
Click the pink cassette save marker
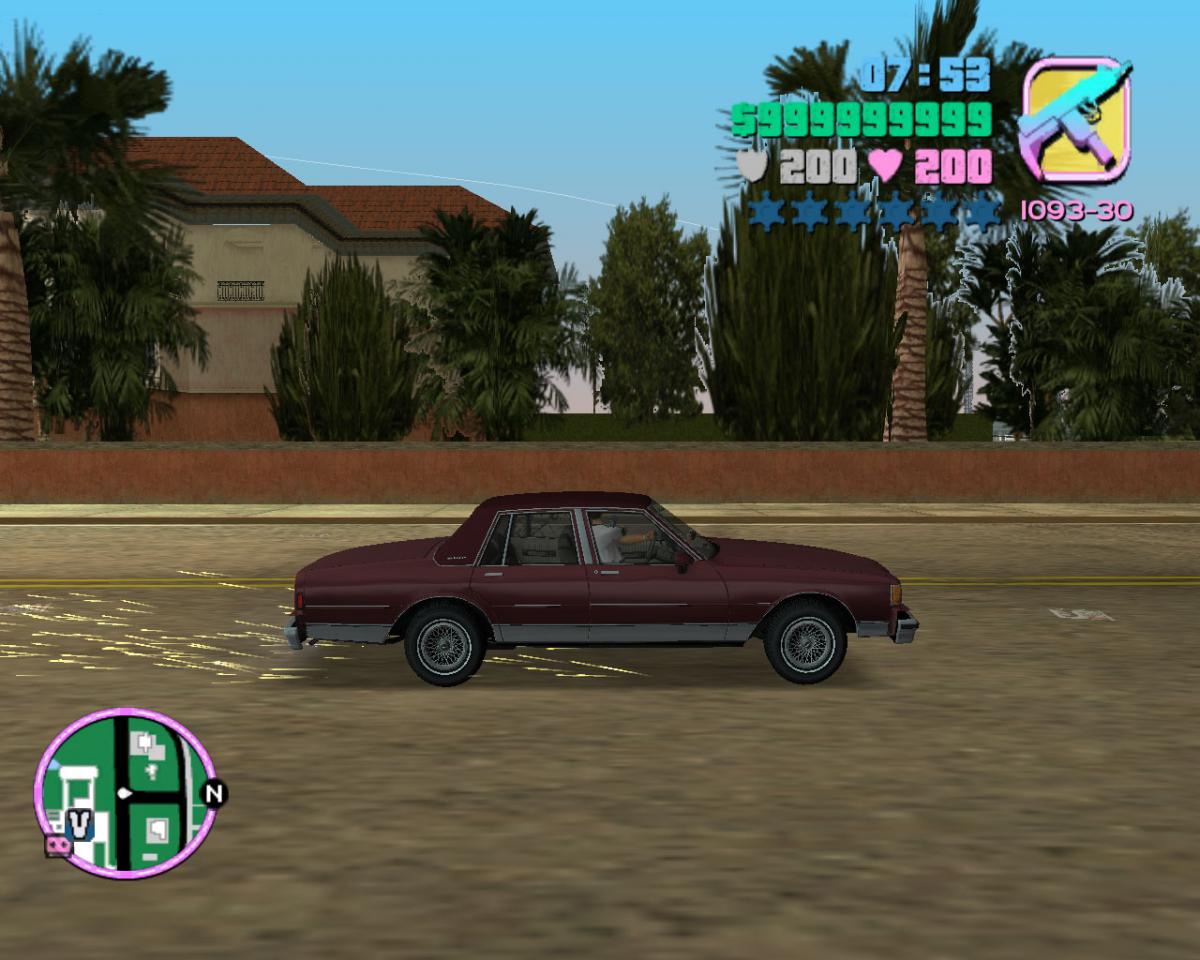[x=57, y=846]
